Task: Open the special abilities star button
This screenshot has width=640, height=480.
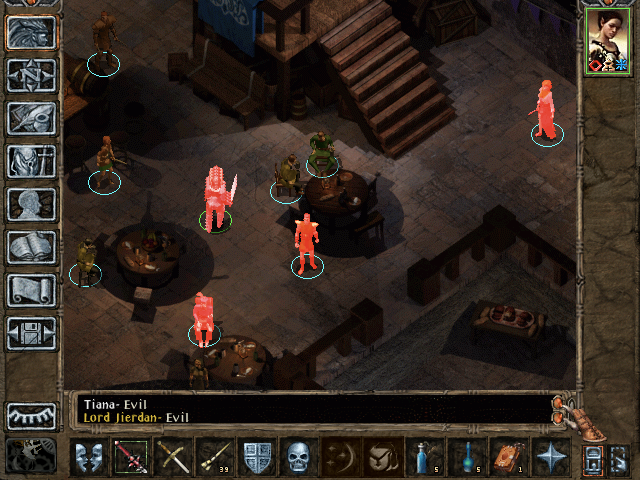Action: 551,458
